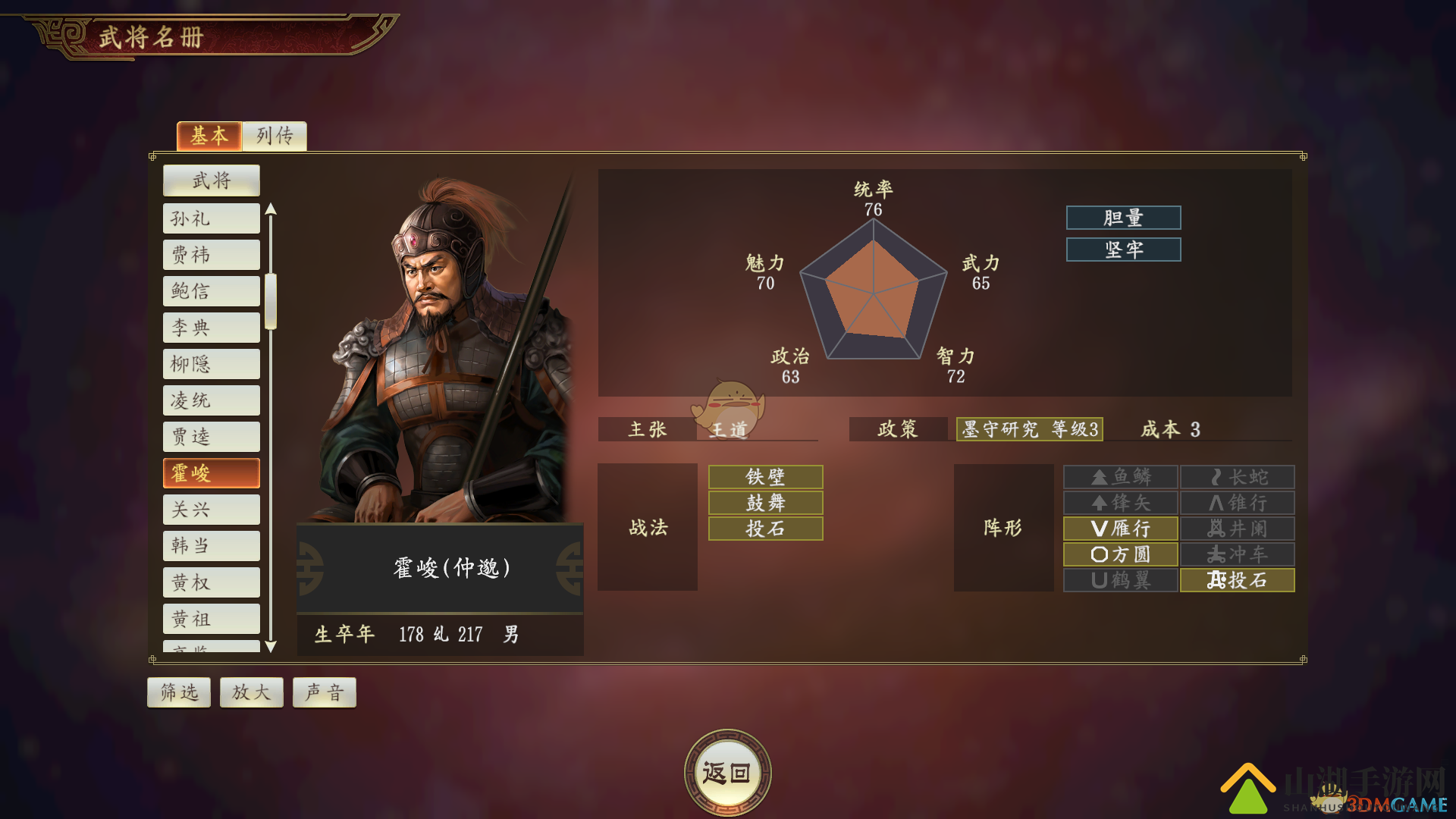The width and height of the screenshot is (1456, 819).
Task: Choose 黄祖 from the officer list
Action: (211, 619)
